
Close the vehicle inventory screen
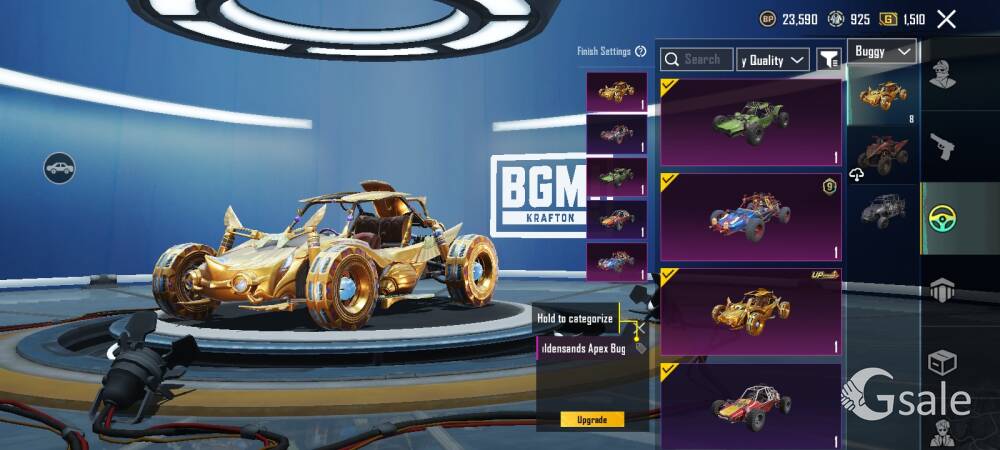946,19
